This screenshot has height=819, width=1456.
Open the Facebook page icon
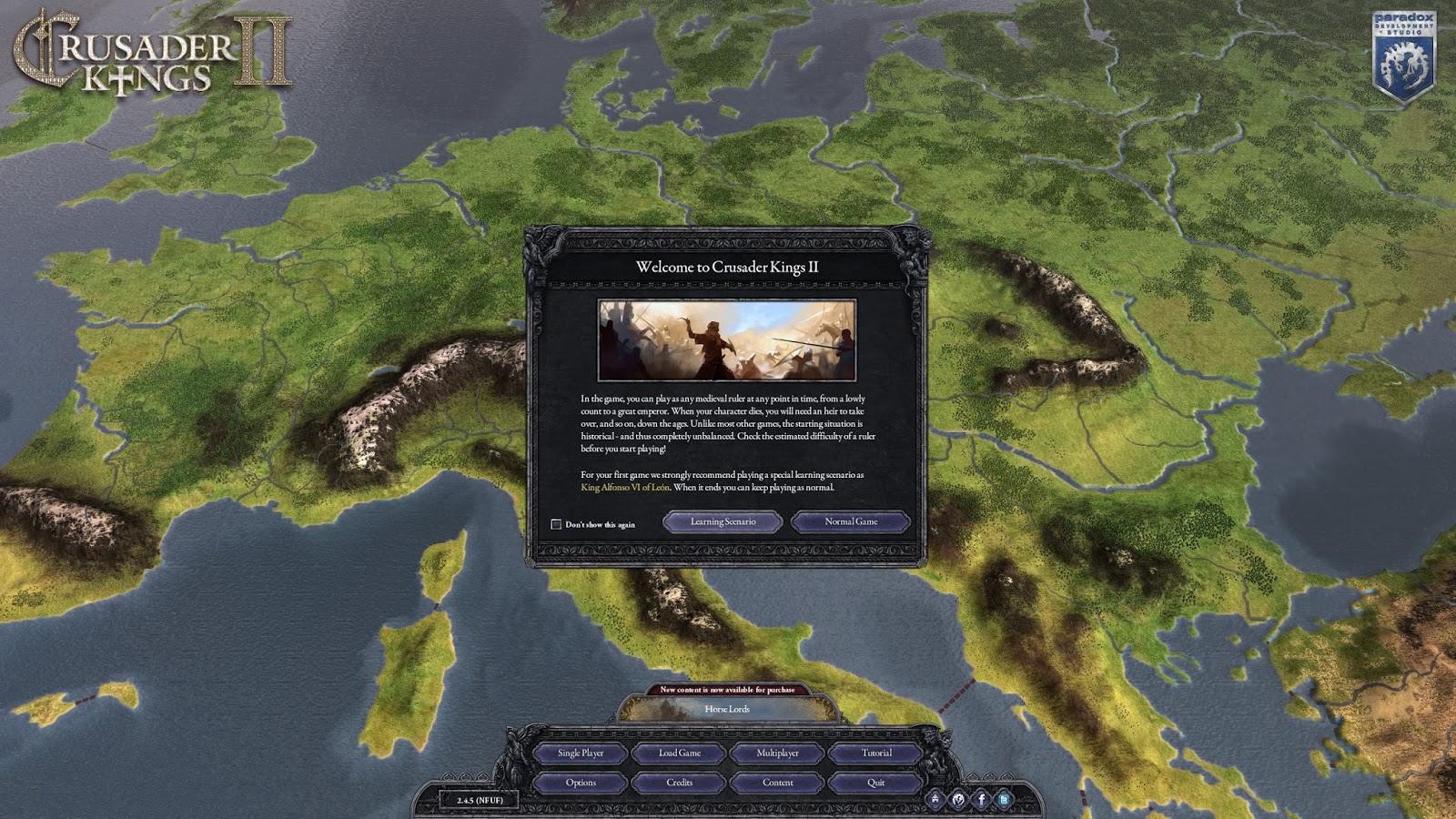coord(980,799)
